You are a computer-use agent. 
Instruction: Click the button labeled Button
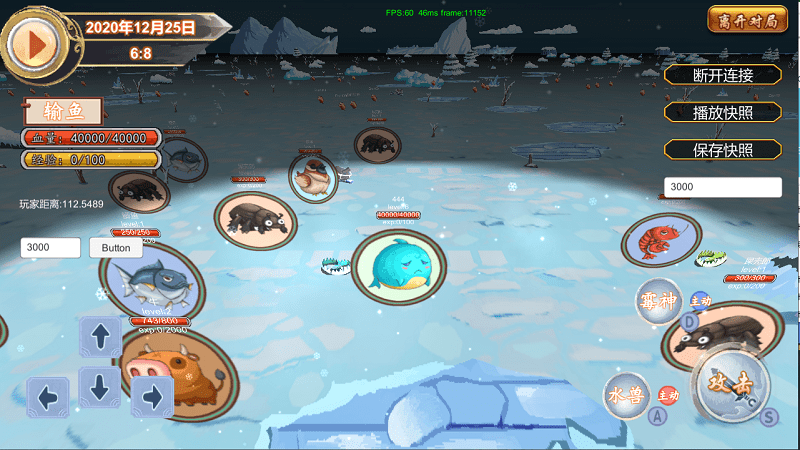tap(116, 248)
